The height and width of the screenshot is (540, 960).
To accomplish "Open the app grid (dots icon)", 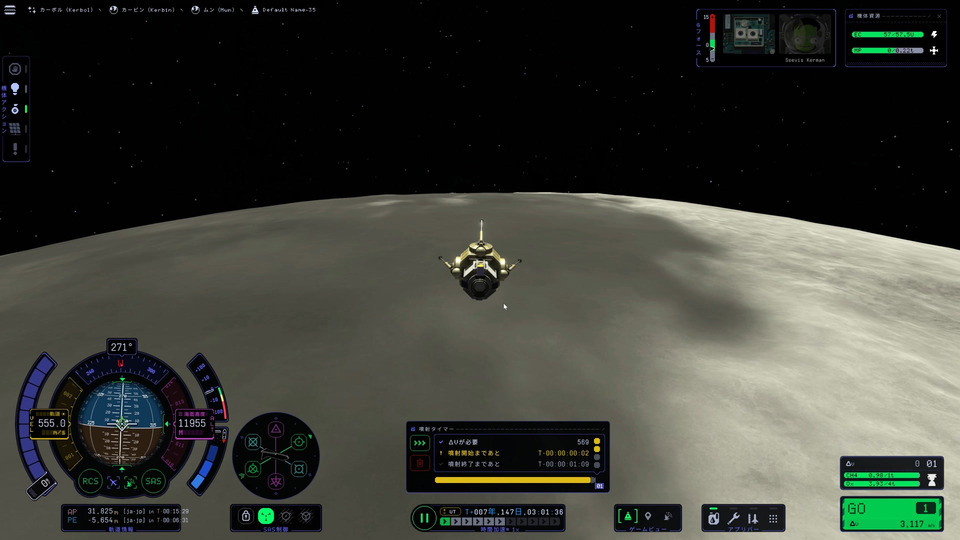I will 773,518.
